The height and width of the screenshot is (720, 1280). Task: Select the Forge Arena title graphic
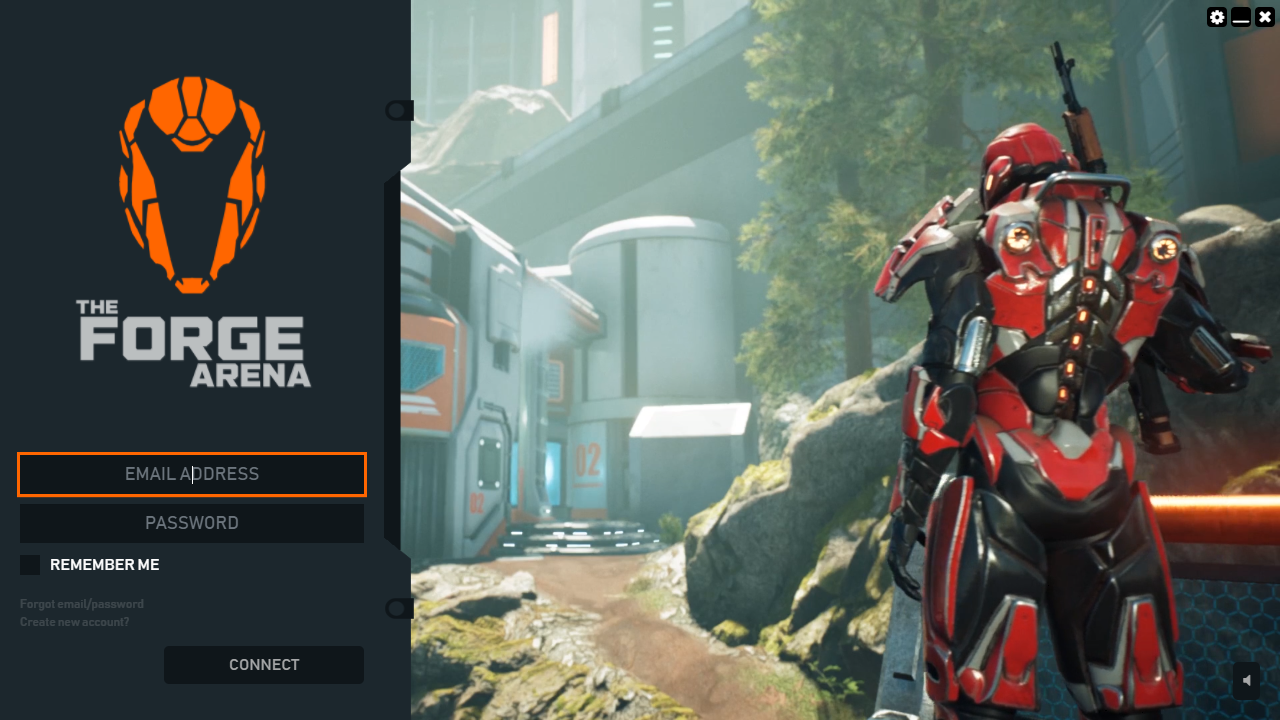pyautogui.click(x=192, y=340)
